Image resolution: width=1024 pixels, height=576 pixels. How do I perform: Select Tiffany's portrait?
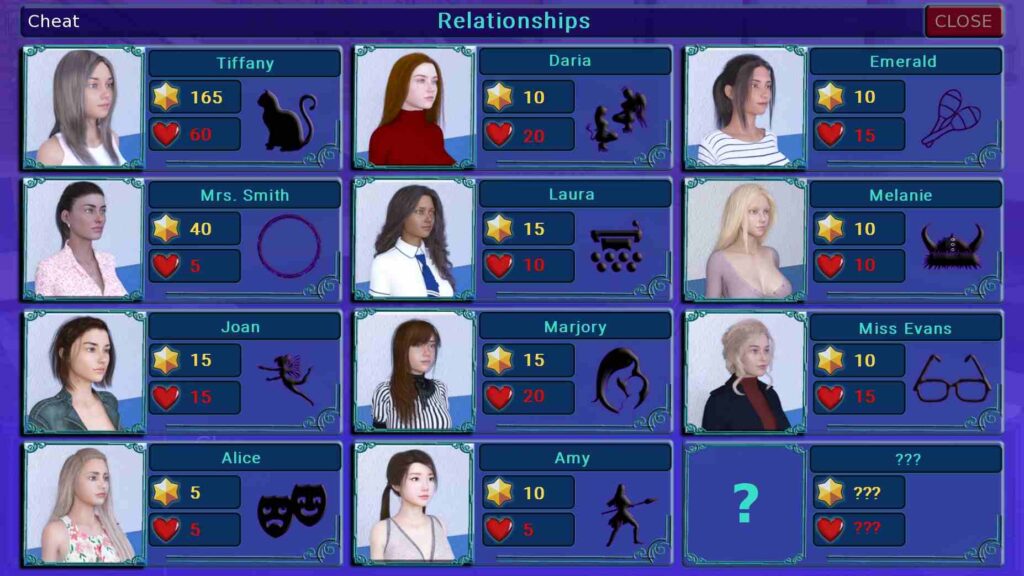(84, 107)
